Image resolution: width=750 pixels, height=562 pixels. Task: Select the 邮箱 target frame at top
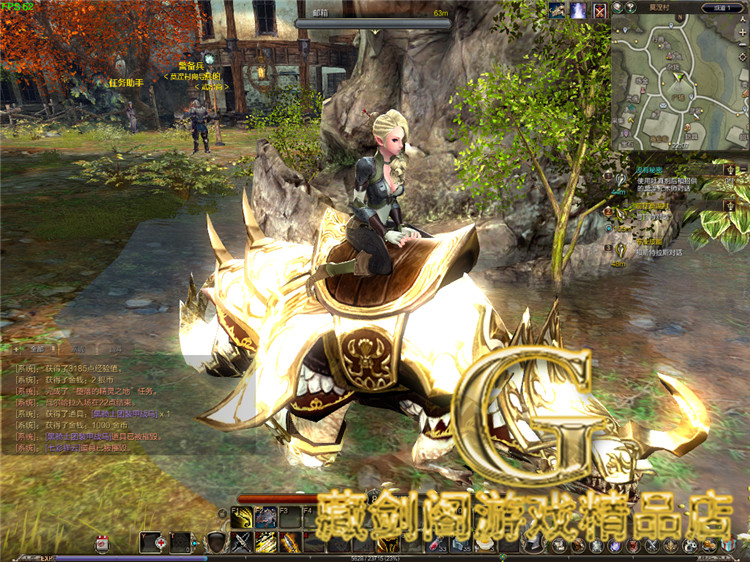[x=372, y=15]
